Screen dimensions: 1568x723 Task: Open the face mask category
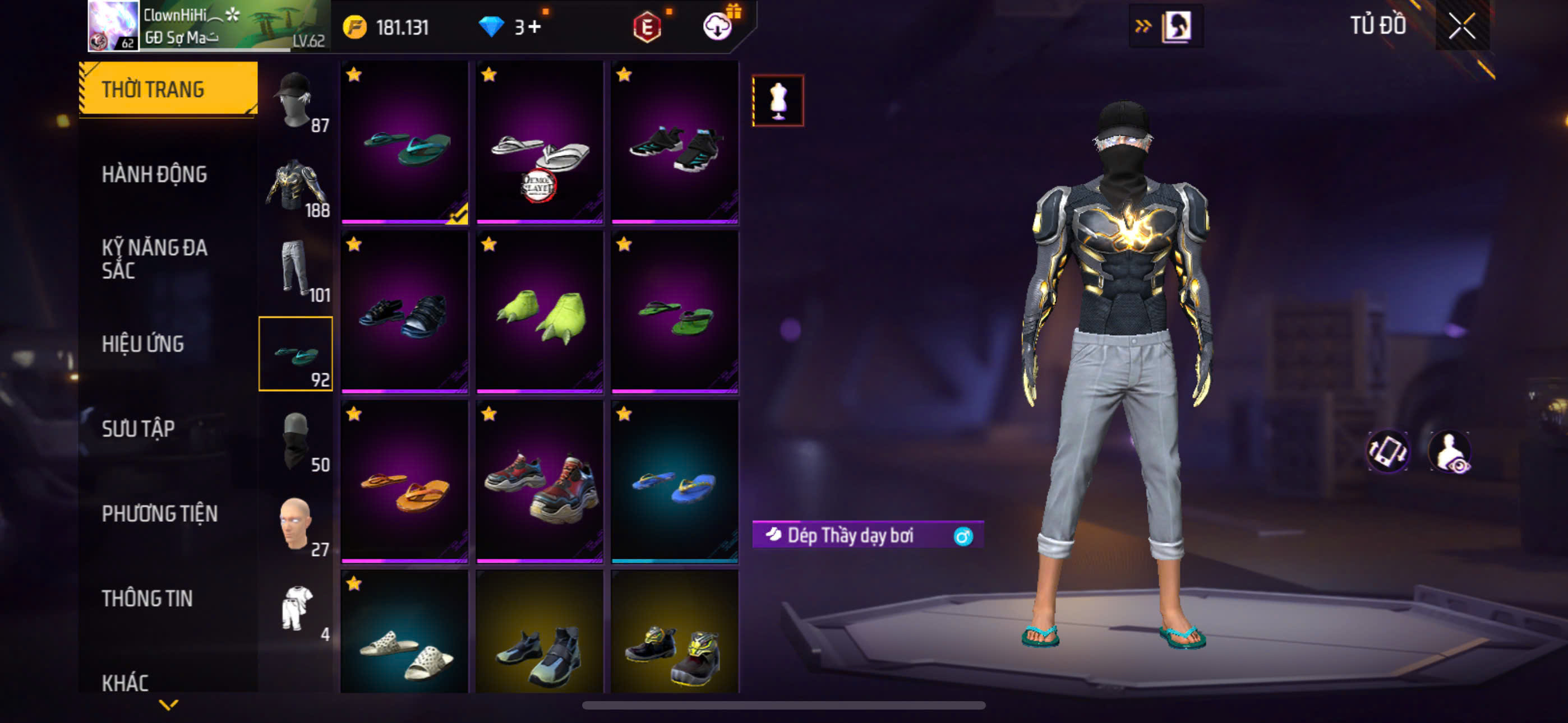tap(296, 439)
